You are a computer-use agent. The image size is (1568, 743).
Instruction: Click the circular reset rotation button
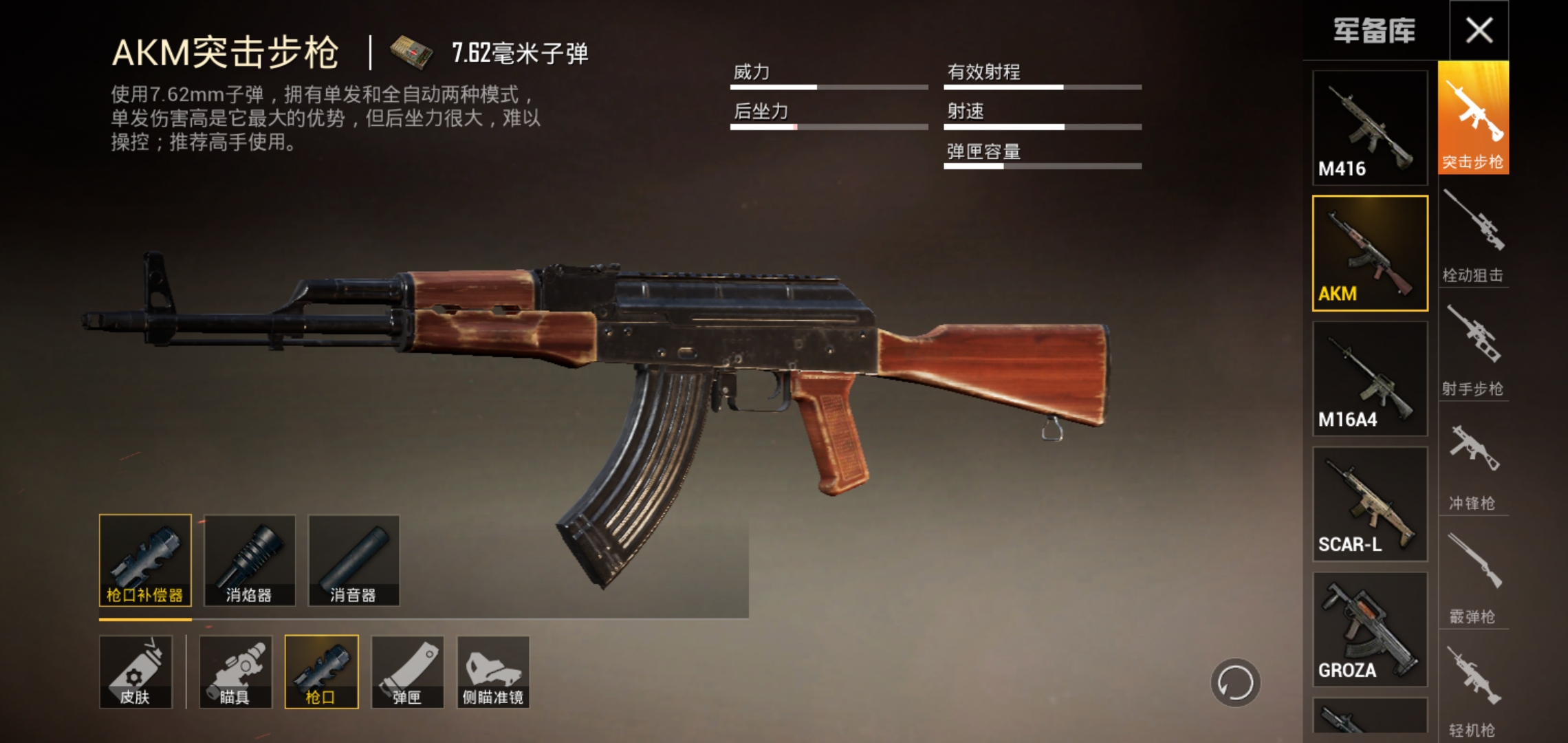point(1235,683)
